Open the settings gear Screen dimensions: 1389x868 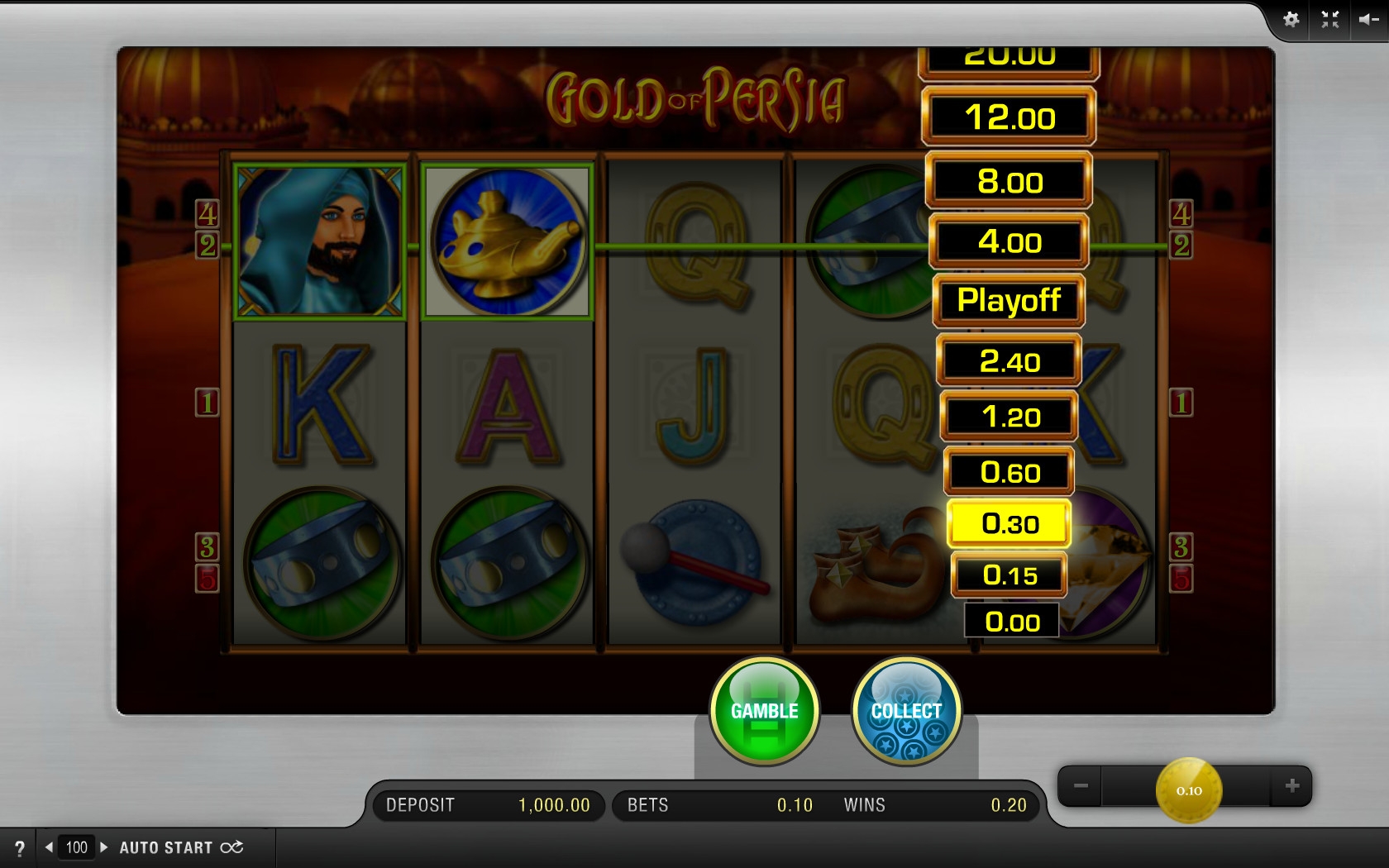(x=1291, y=20)
